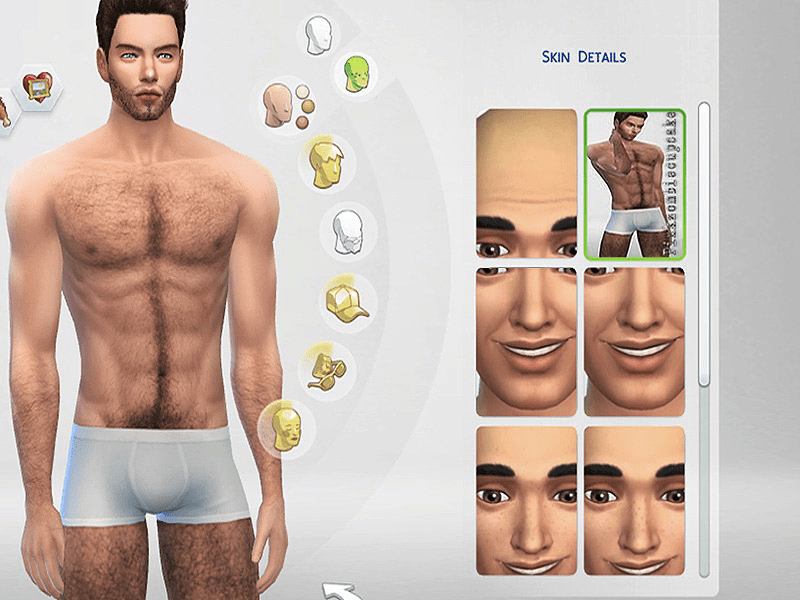Click the green face icon
This screenshot has width=800, height=600.
pyautogui.click(x=355, y=73)
